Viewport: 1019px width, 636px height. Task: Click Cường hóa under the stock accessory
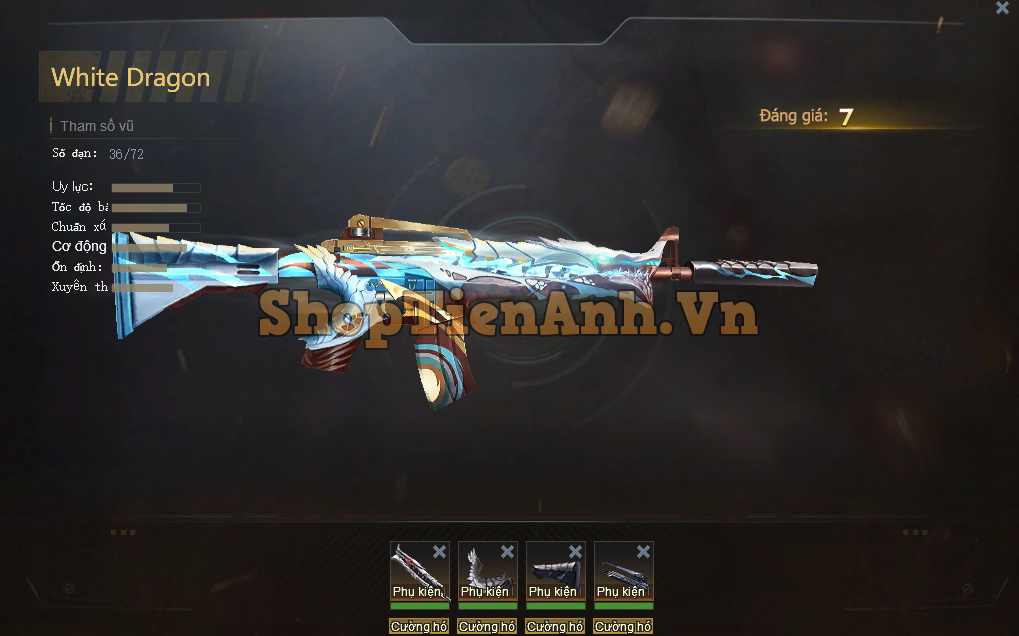[555, 627]
